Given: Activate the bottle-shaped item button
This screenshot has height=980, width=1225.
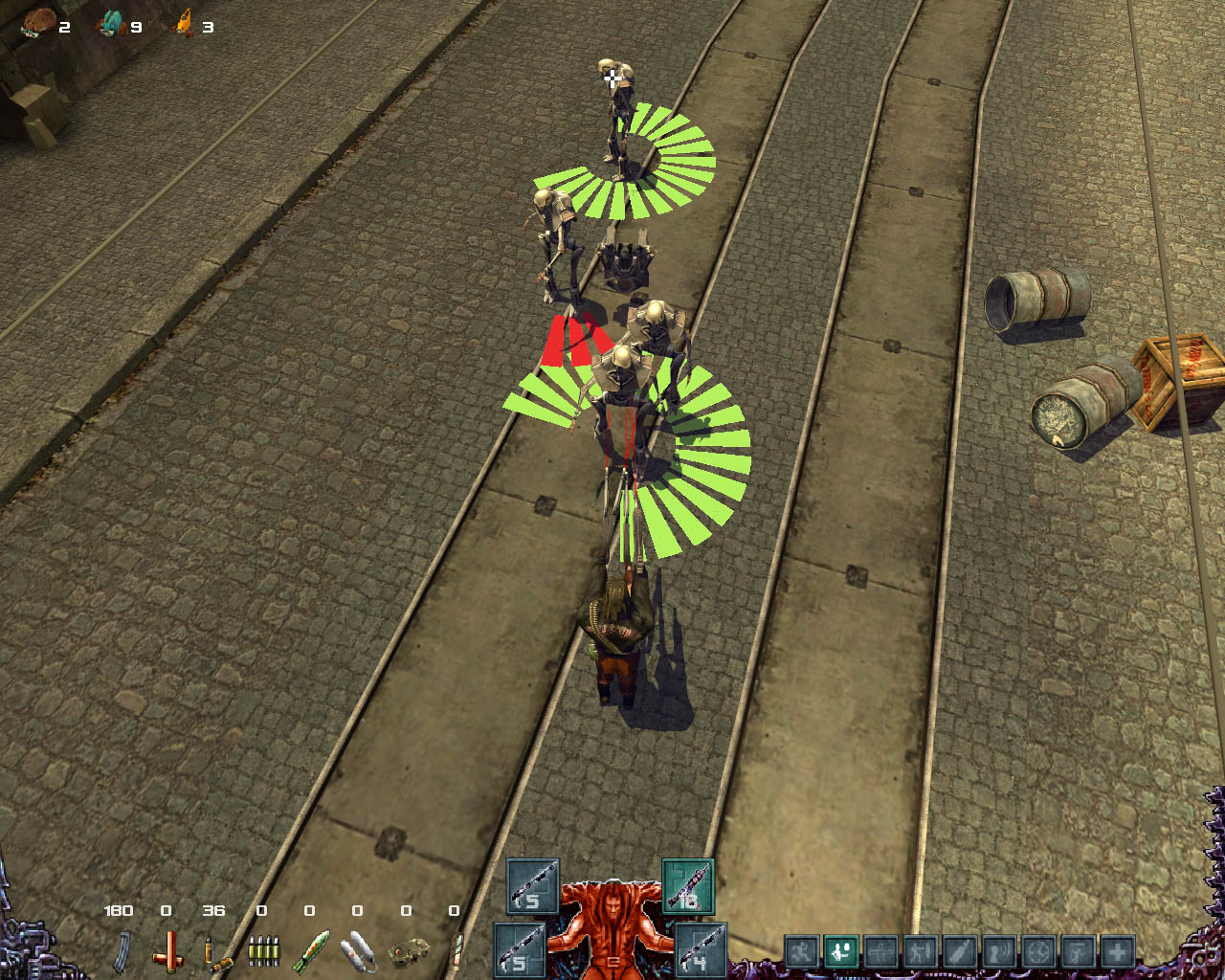Looking at the screenshot, I should 960,952.
